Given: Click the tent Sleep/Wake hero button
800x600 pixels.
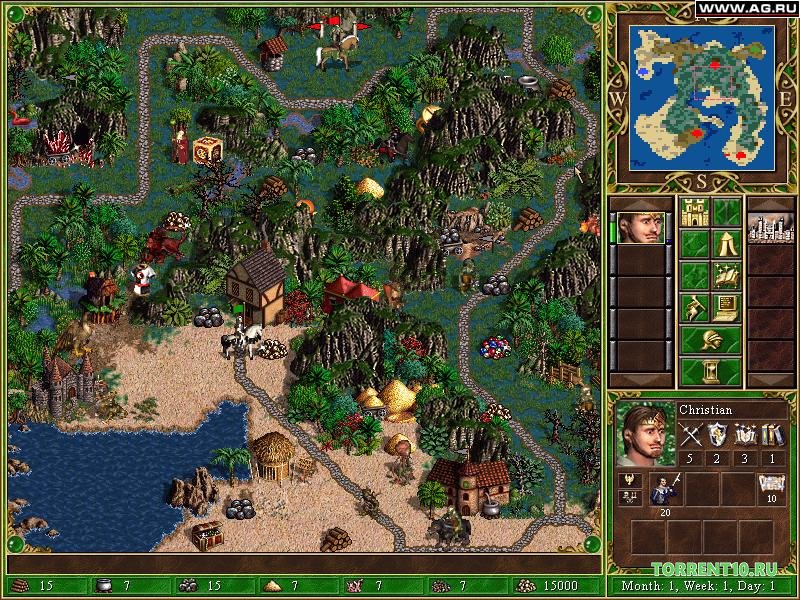Looking at the screenshot, I should click(x=726, y=244).
